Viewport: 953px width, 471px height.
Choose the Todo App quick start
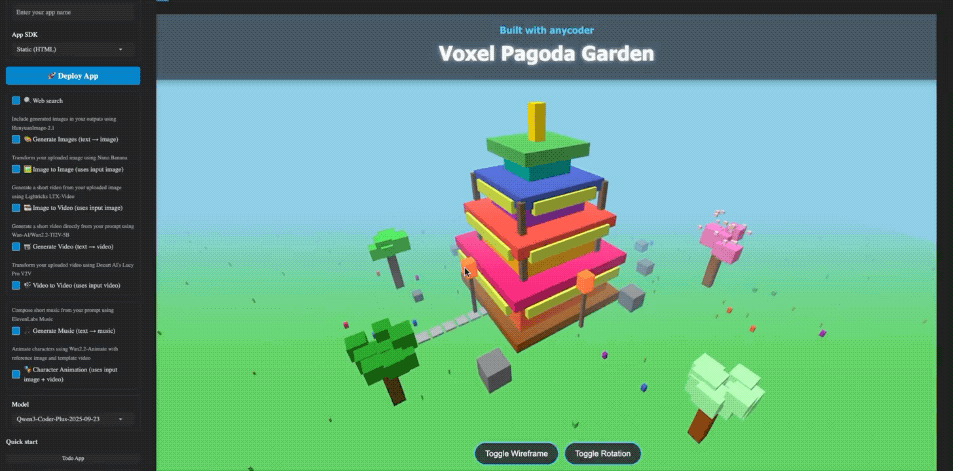pos(73,458)
